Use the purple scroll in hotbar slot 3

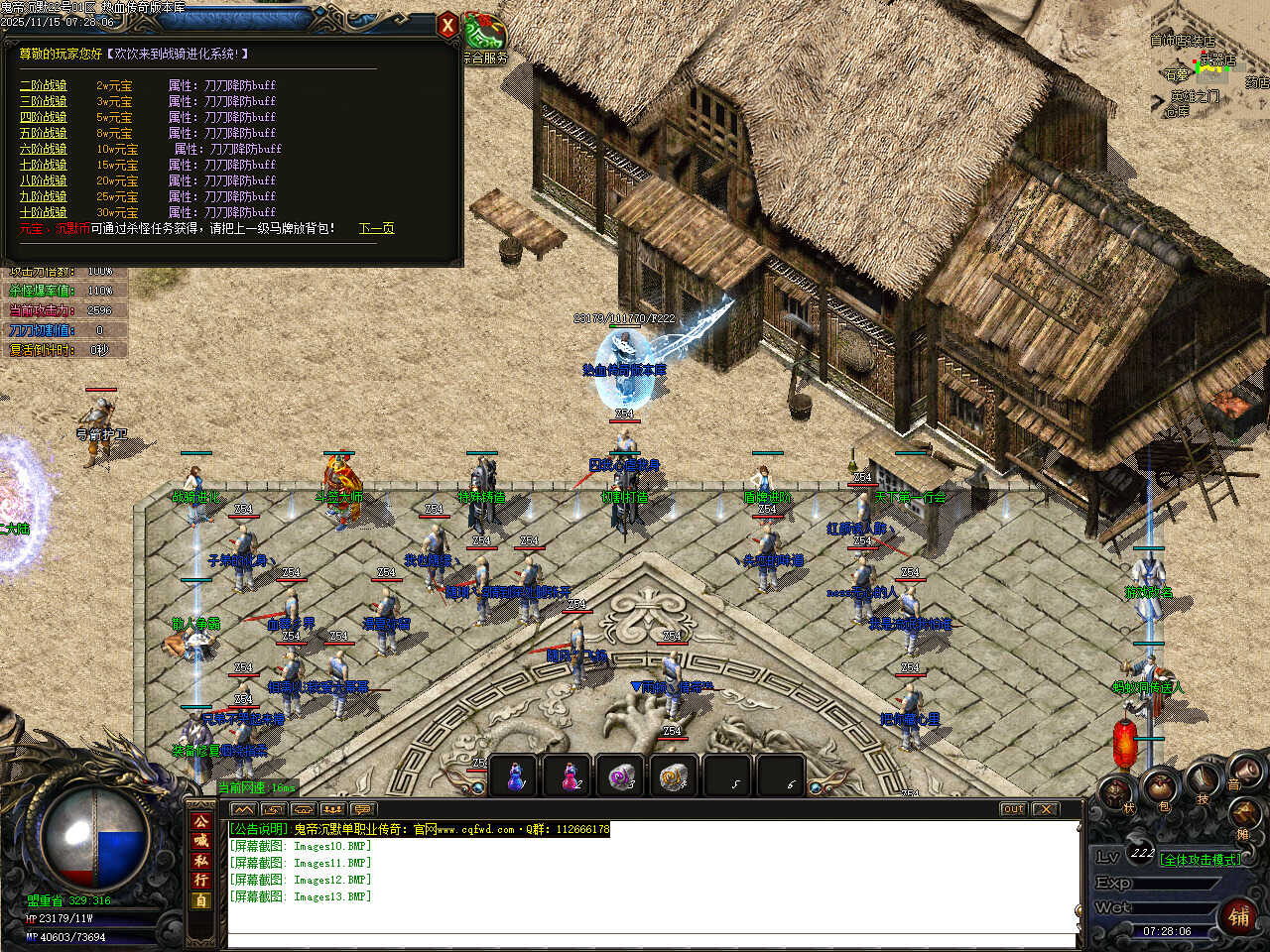click(x=623, y=776)
